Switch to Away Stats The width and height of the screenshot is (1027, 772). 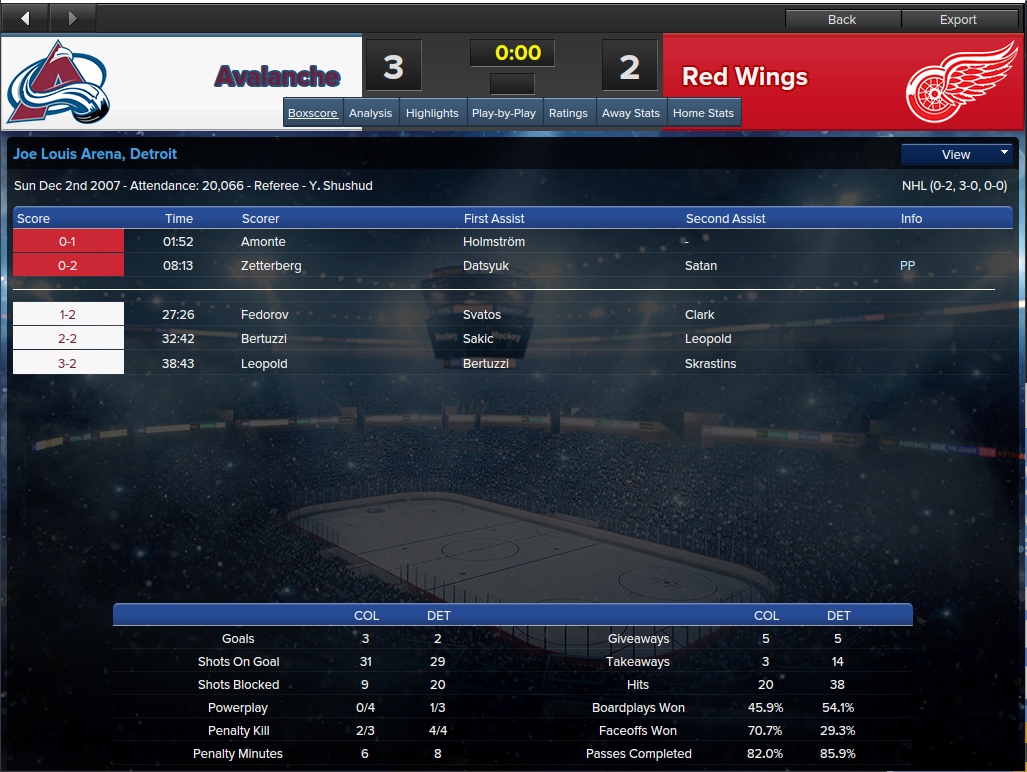[x=631, y=113]
